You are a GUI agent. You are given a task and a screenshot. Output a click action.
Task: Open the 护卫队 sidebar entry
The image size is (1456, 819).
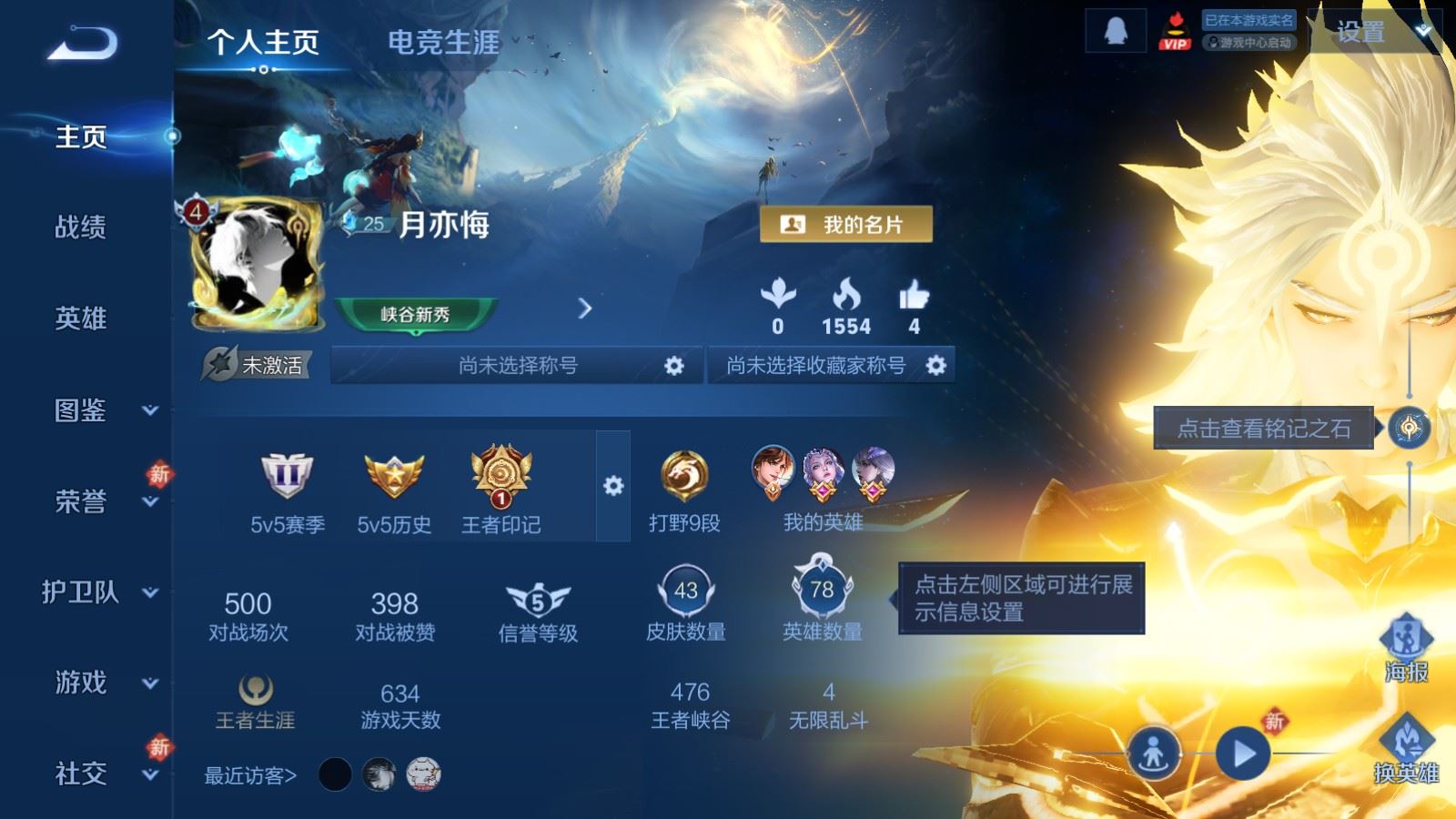pyautogui.click(x=100, y=592)
